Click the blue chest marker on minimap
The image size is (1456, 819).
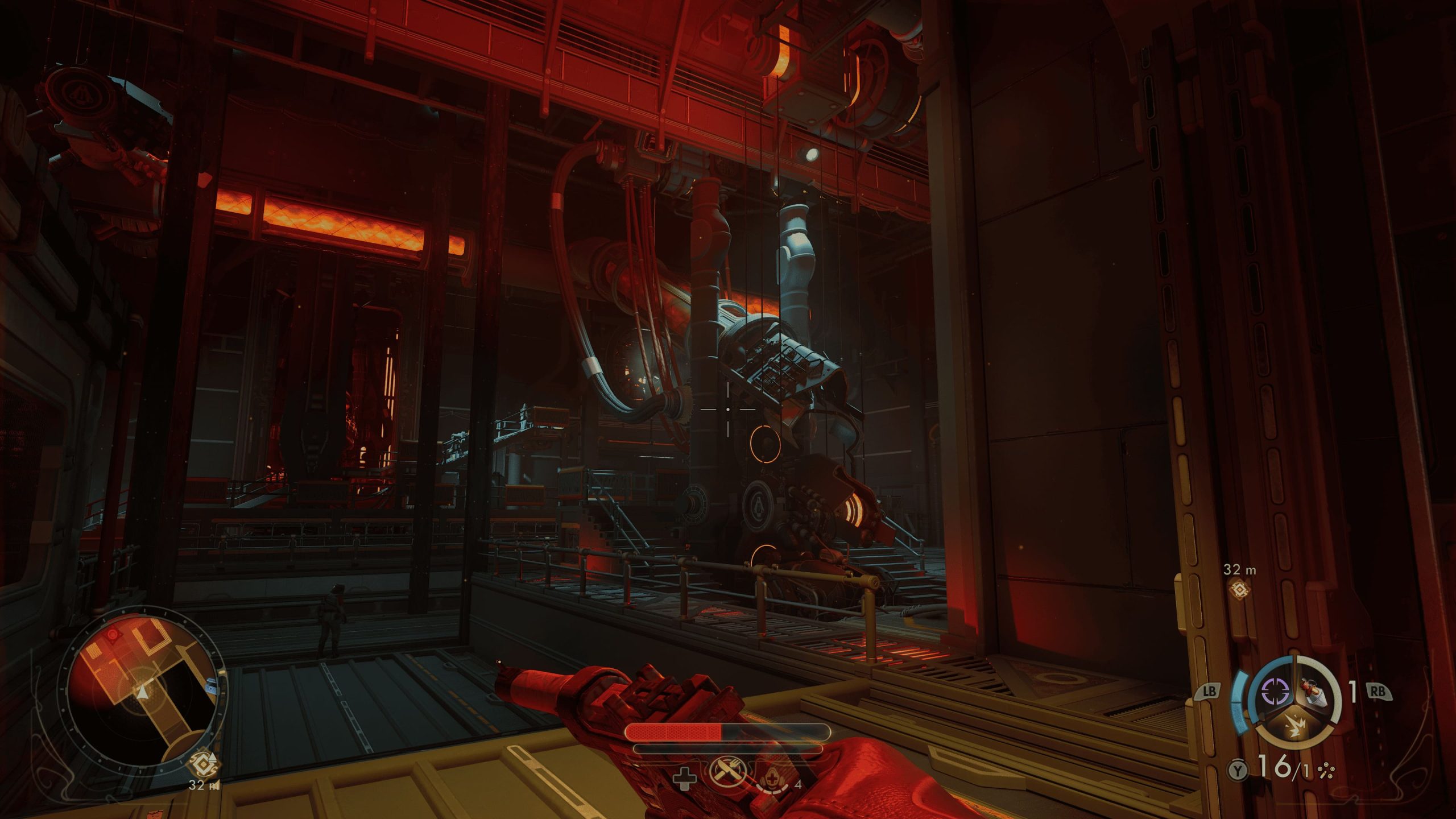[212, 689]
